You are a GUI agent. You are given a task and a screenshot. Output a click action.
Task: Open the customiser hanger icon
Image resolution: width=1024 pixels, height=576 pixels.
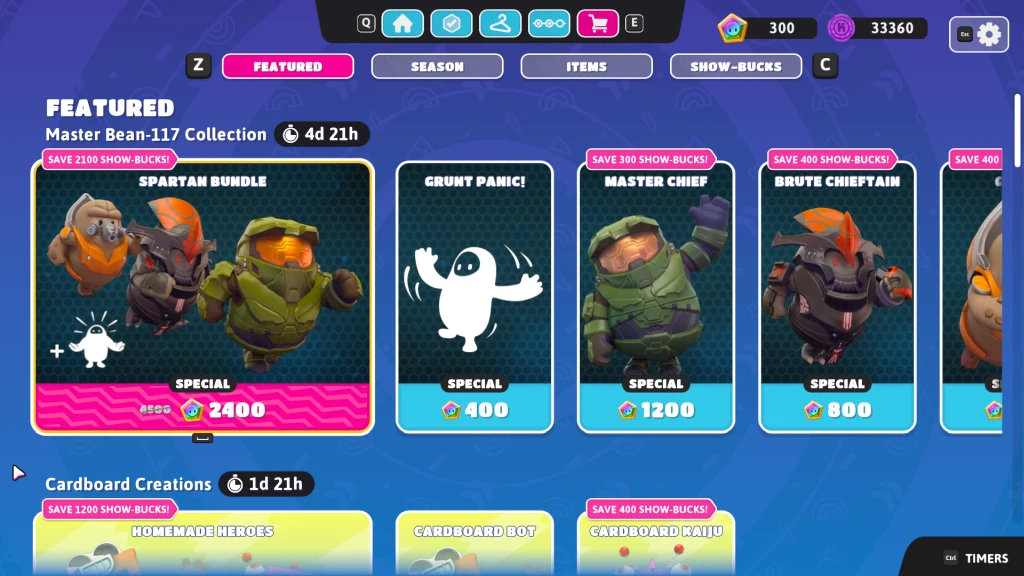(500, 23)
